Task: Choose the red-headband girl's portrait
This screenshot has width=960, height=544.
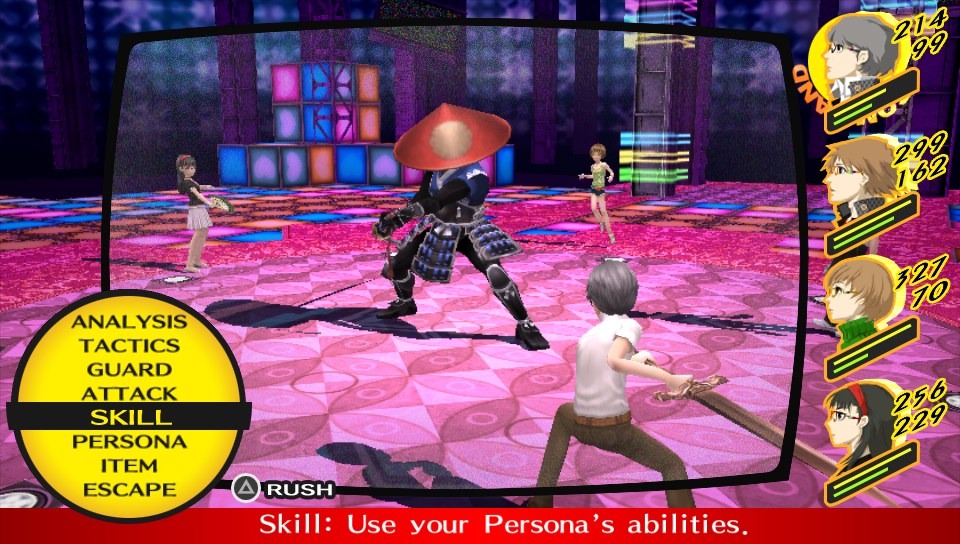Action: (x=860, y=425)
